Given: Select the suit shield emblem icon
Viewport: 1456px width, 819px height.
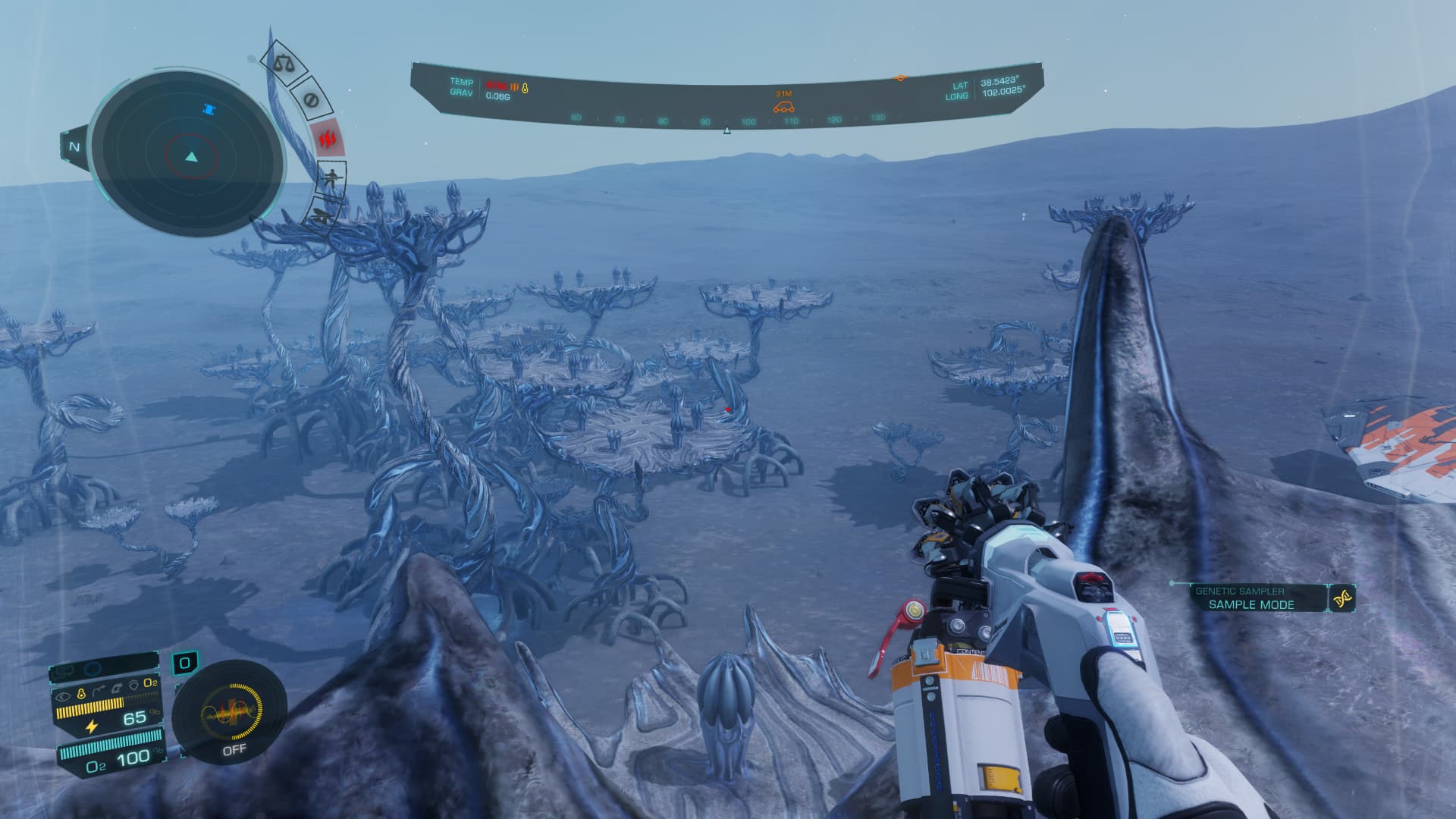Looking at the screenshot, I should point(133,684).
